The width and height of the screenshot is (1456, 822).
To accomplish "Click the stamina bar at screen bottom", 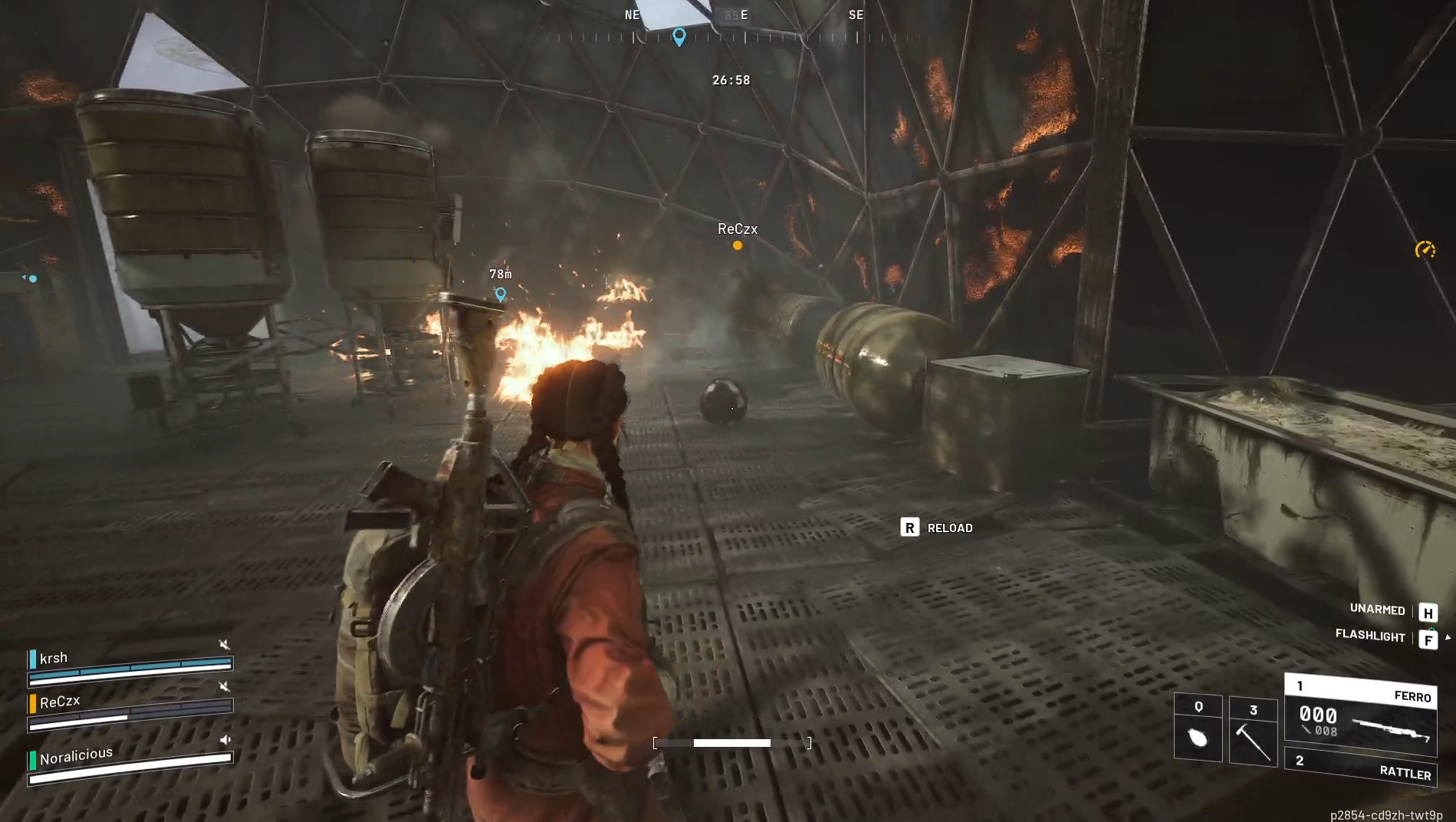I will (730, 742).
